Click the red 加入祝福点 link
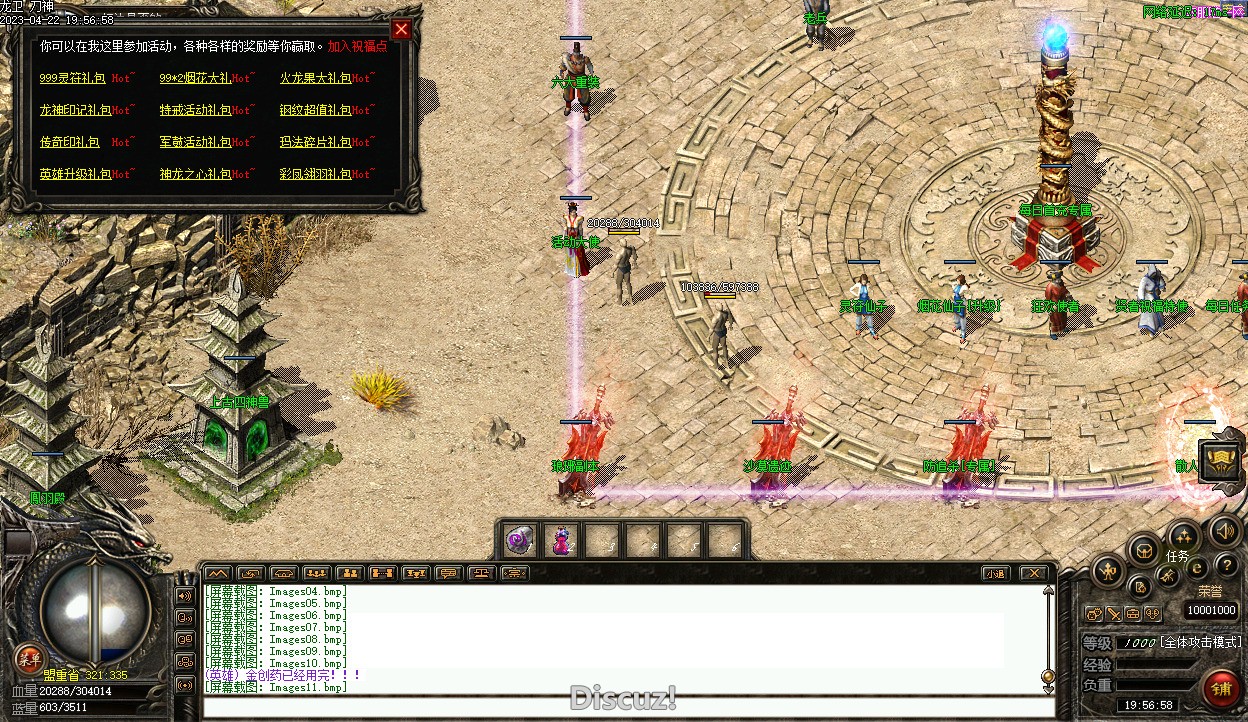 coord(357,47)
